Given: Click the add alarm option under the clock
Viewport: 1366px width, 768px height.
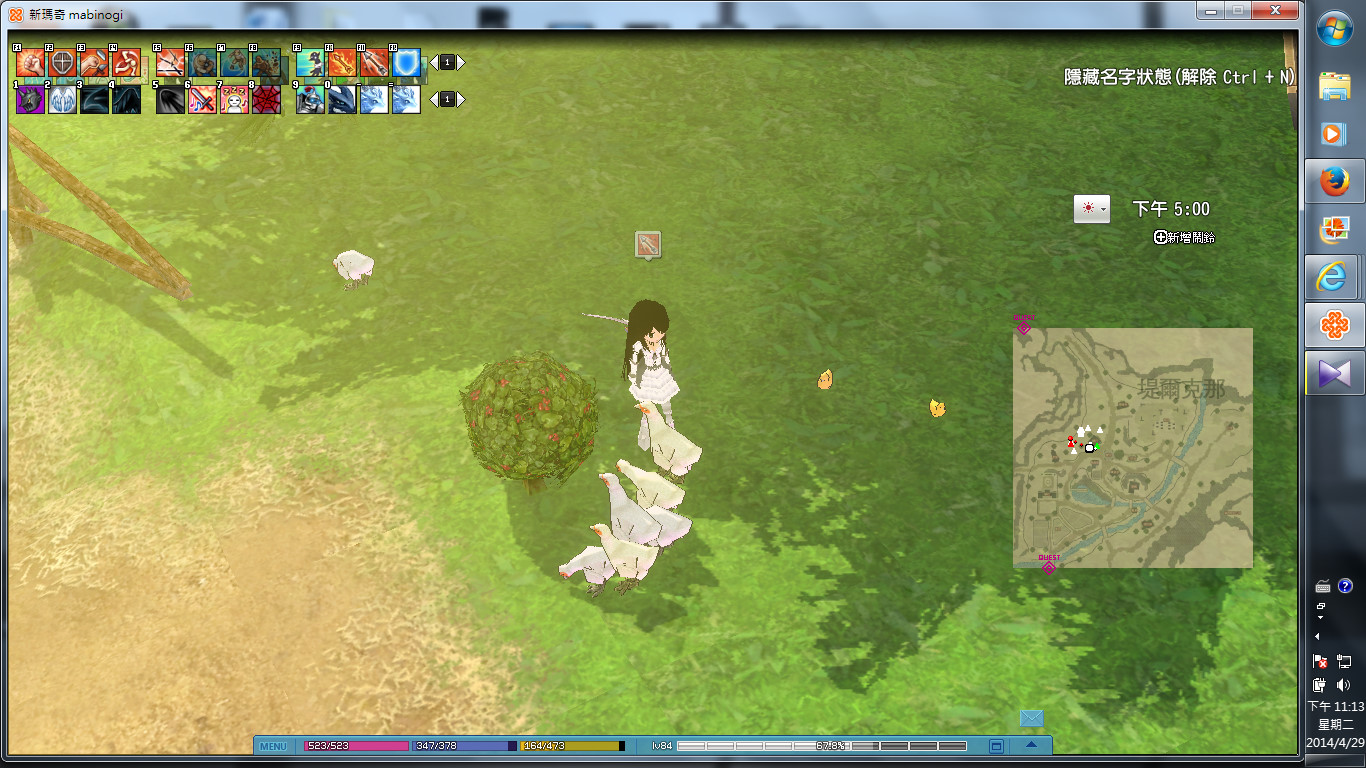Looking at the screenshot, I should pyautogui.click(x=1185, y=238).
